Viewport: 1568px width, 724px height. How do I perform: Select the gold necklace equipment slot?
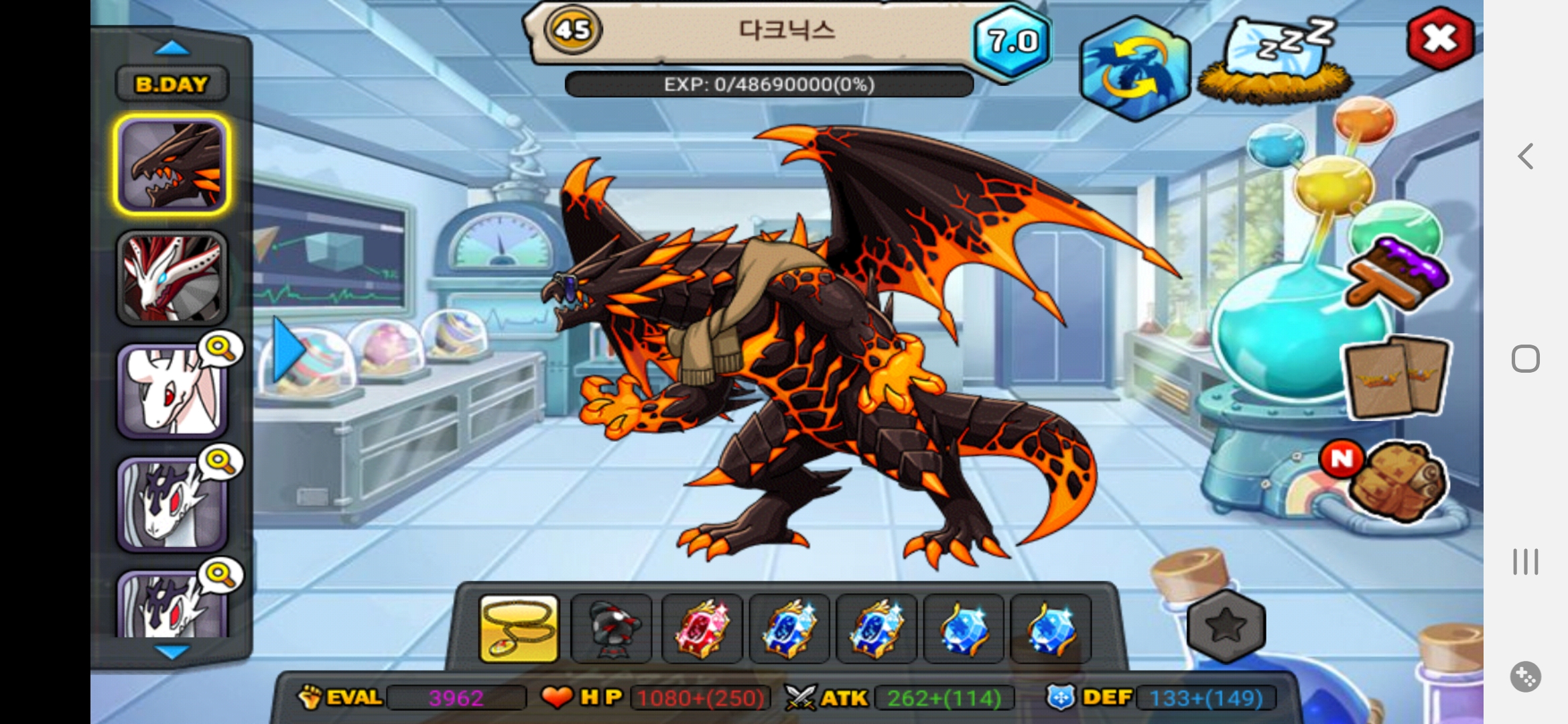pyautogui.click(x=519, y=629)
